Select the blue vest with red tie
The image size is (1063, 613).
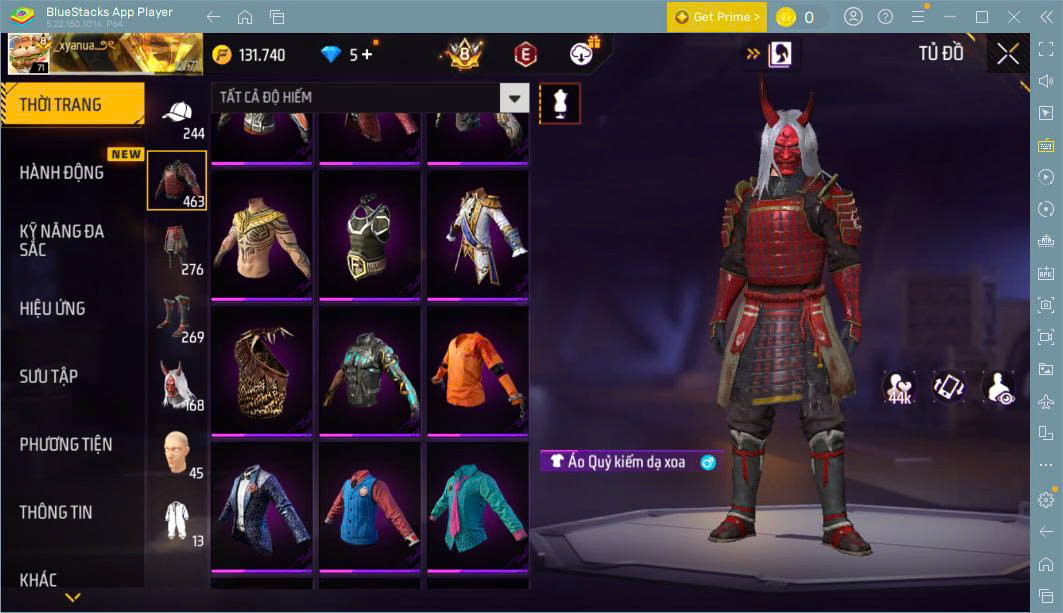[369, 505]
